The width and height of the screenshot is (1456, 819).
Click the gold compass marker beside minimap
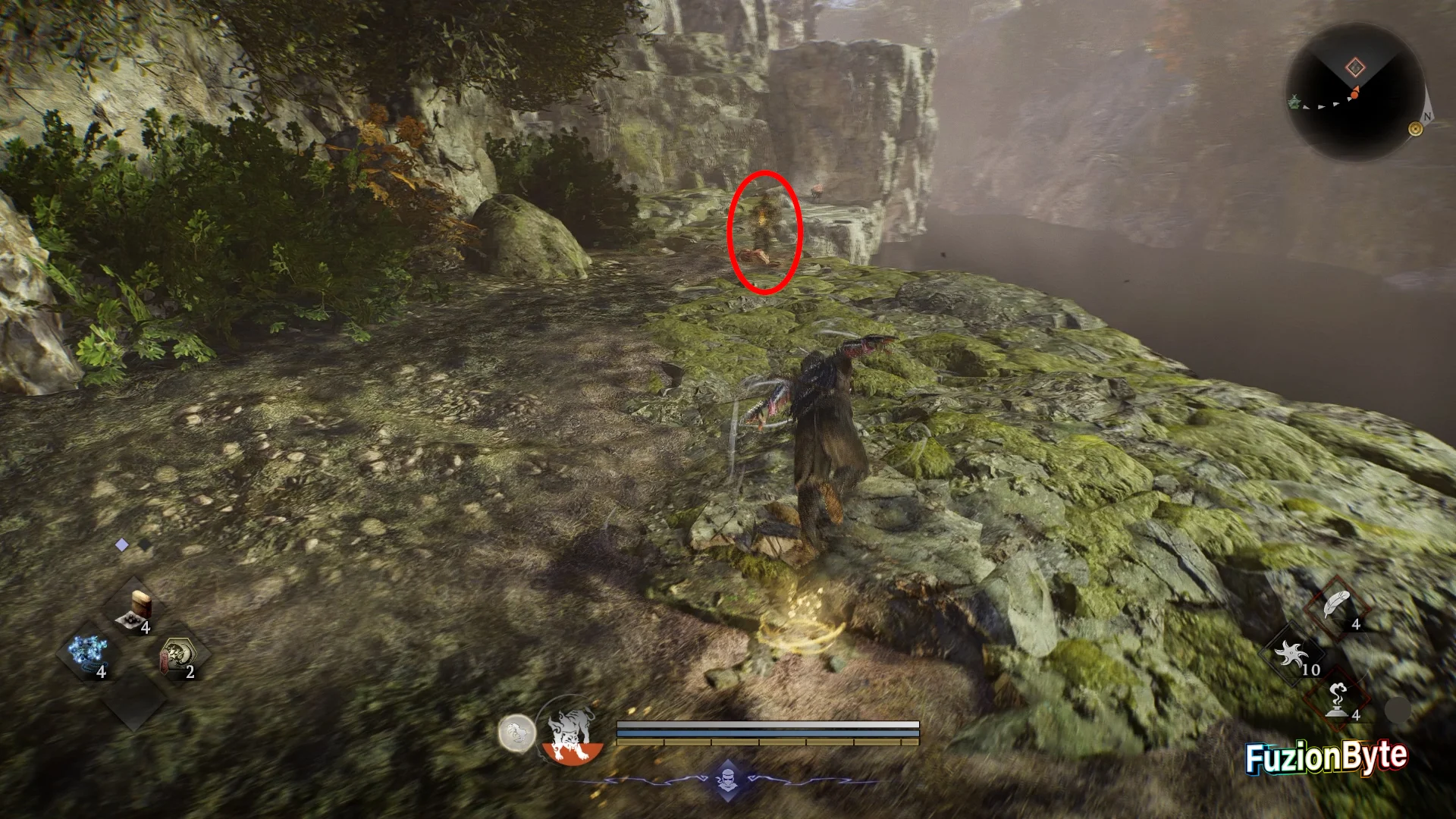[1415, 129]
